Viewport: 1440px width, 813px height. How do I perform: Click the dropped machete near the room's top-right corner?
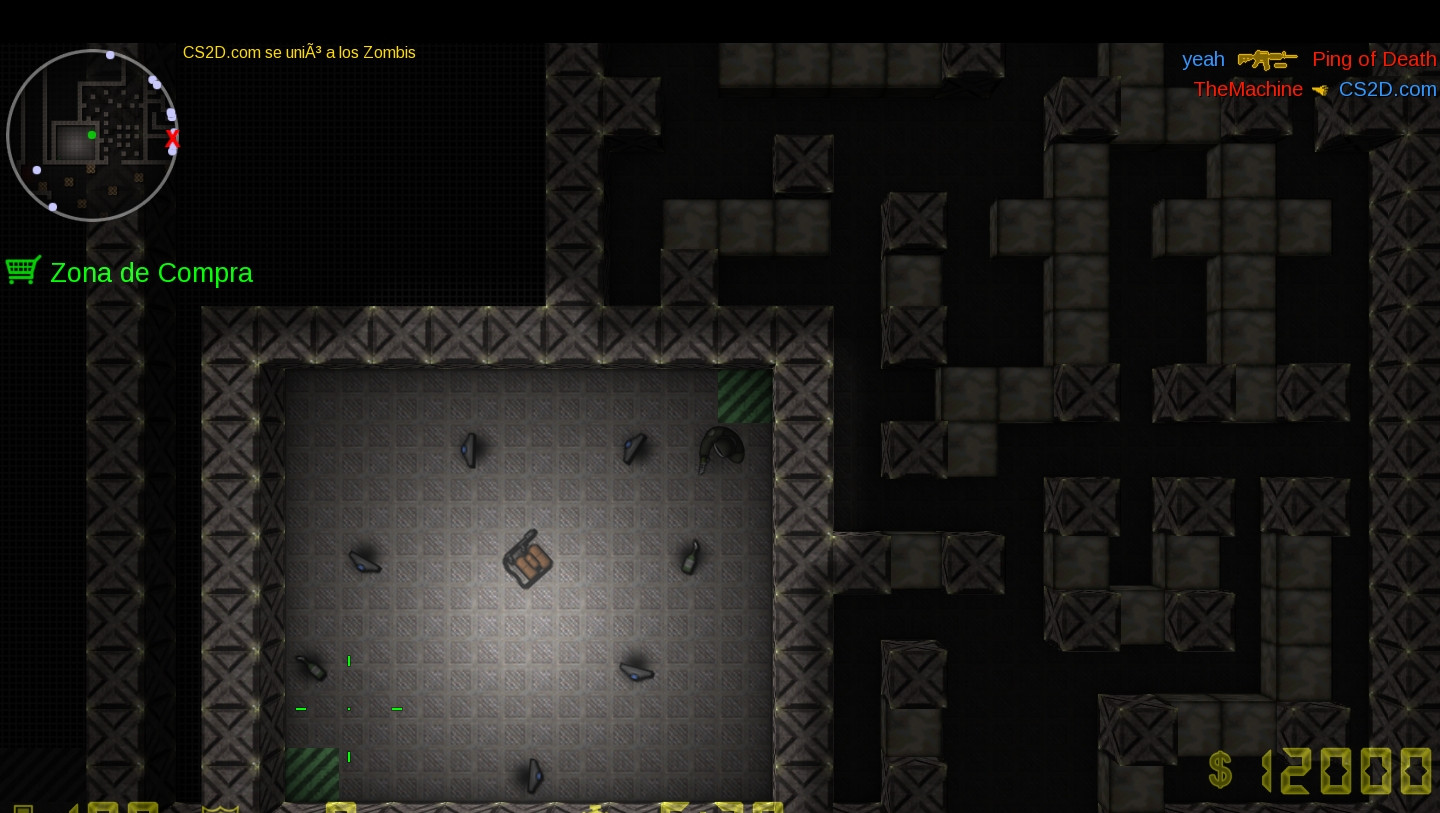coord(722,451)
